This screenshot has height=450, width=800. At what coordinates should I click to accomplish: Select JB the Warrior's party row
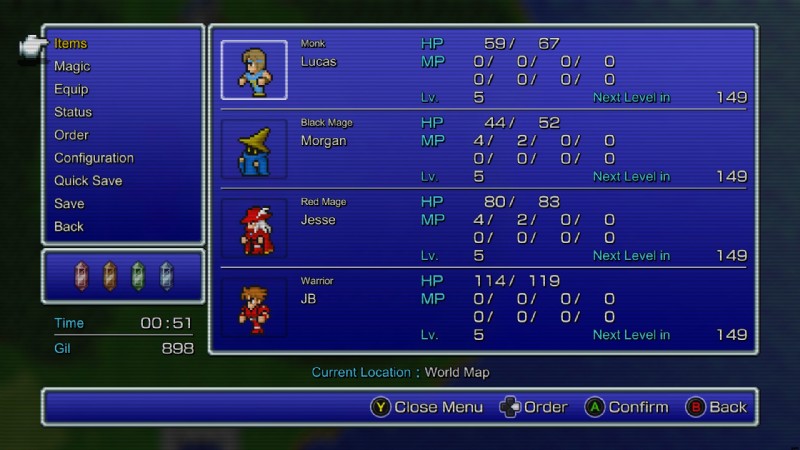click(483, 307)
